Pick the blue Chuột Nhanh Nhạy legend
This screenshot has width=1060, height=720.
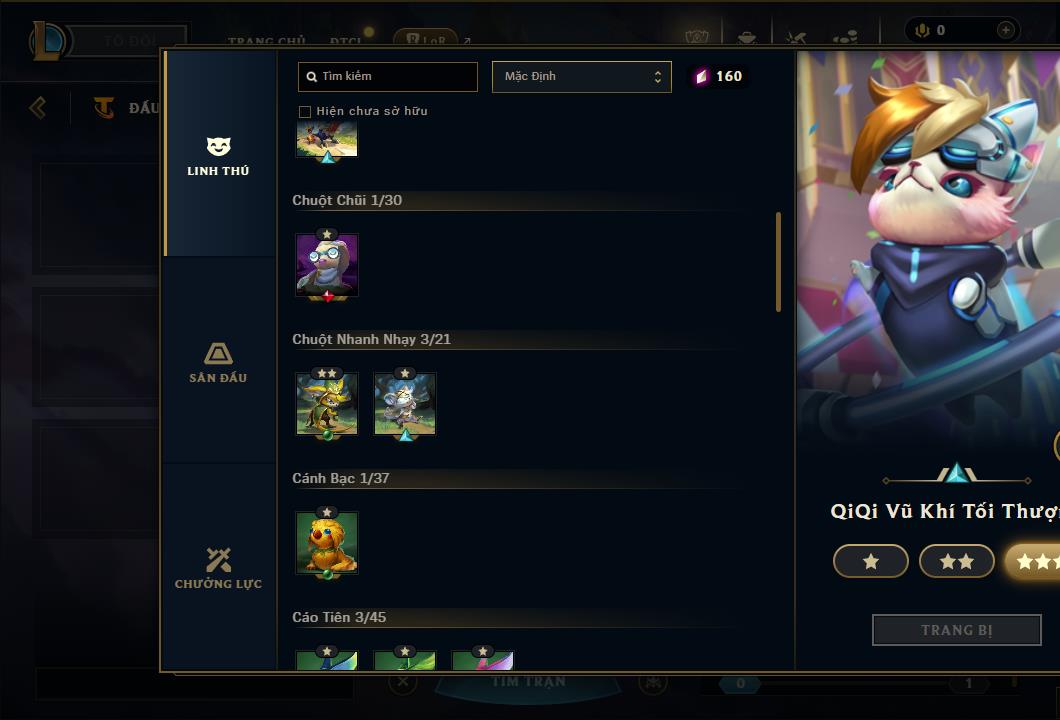(405, 404)
